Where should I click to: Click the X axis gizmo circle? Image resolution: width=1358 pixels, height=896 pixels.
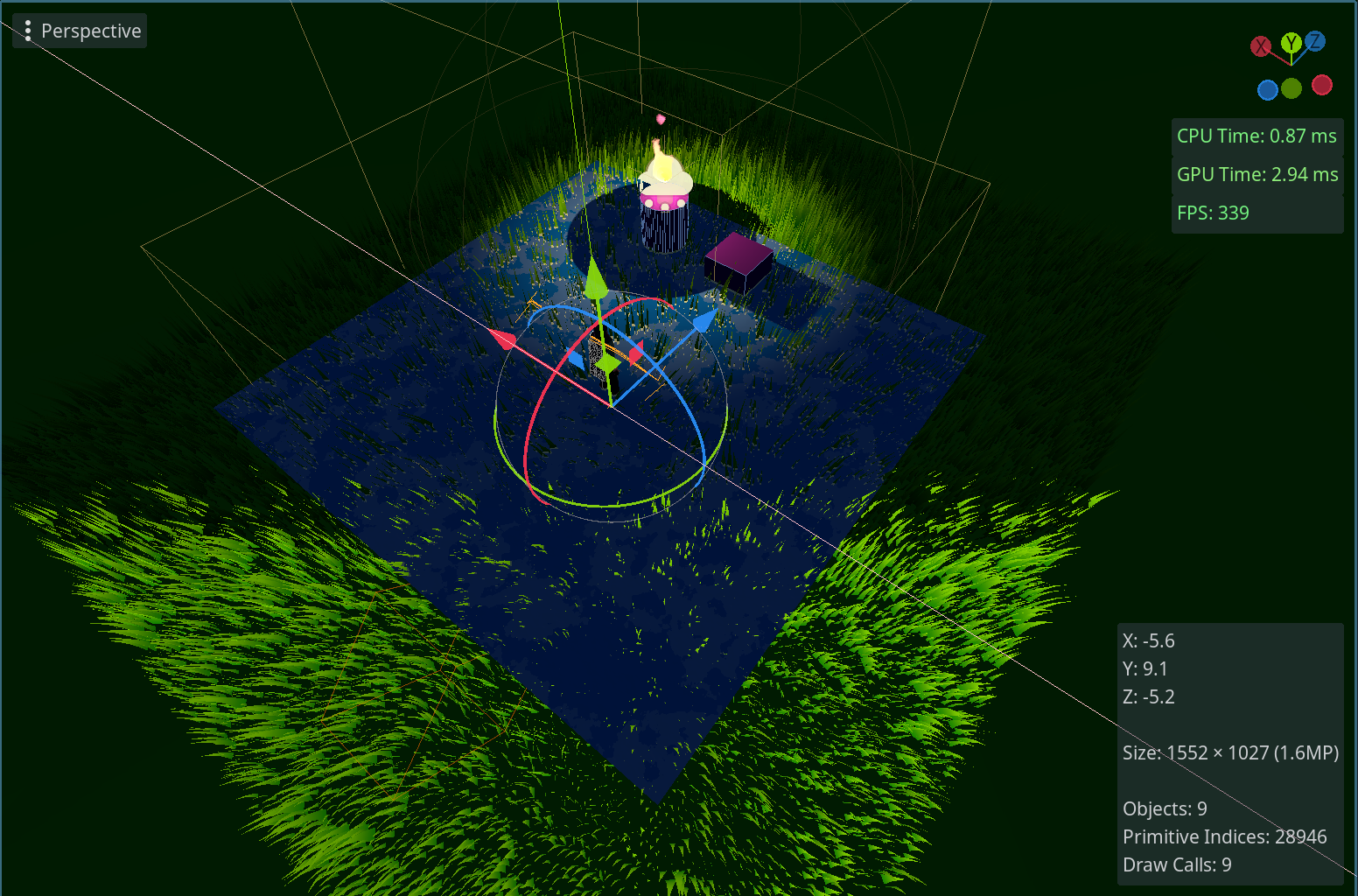(x=1261, y=45)
